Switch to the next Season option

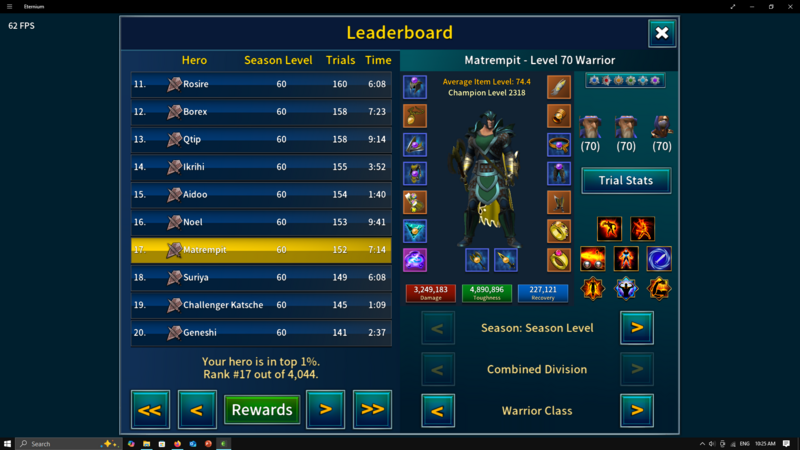click(637, 327)
